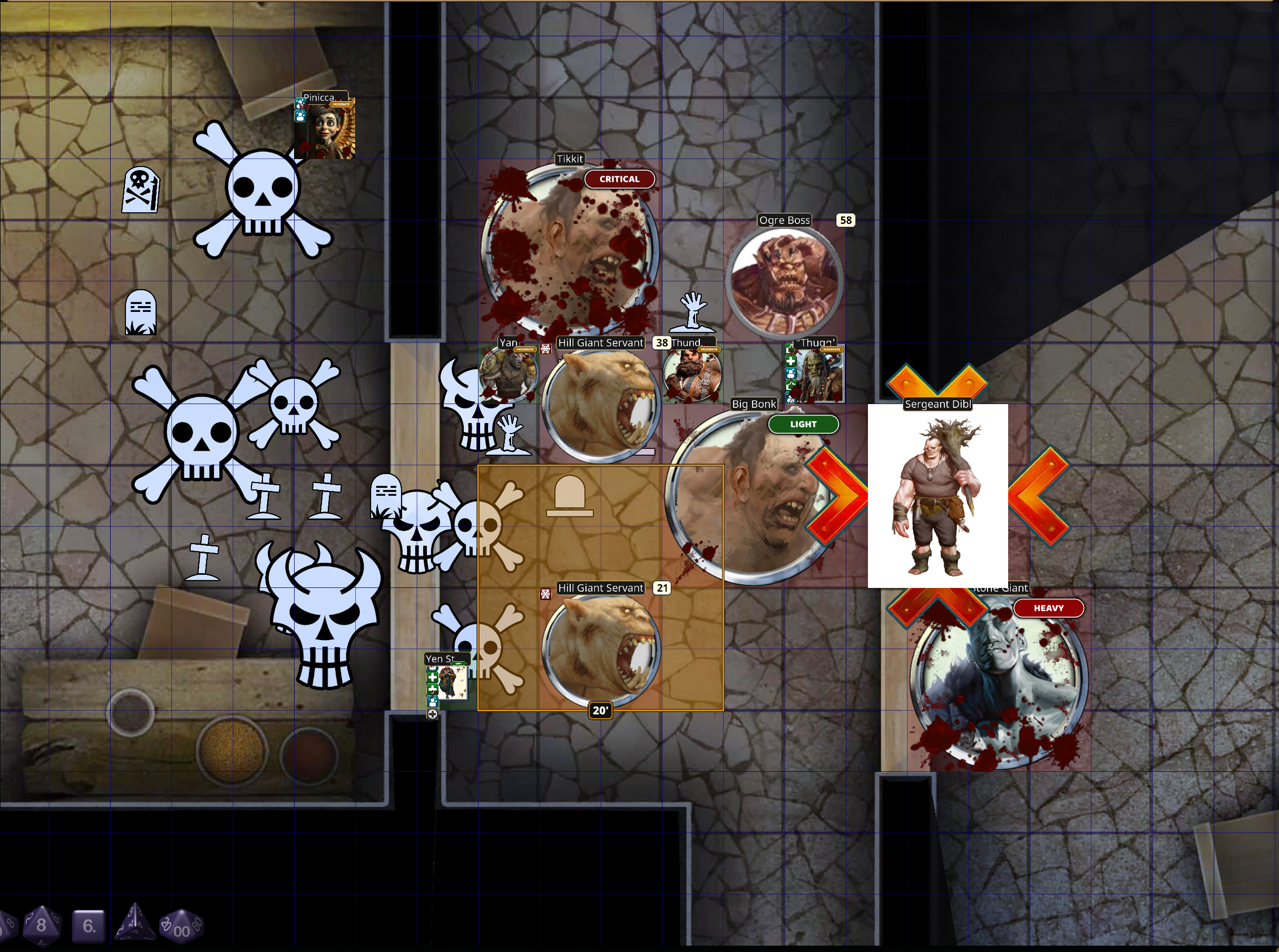Image resolution: width=1279 pixels, height=952 pixels.
Task: Choose the Yan character token
Action: click(508, 374)
